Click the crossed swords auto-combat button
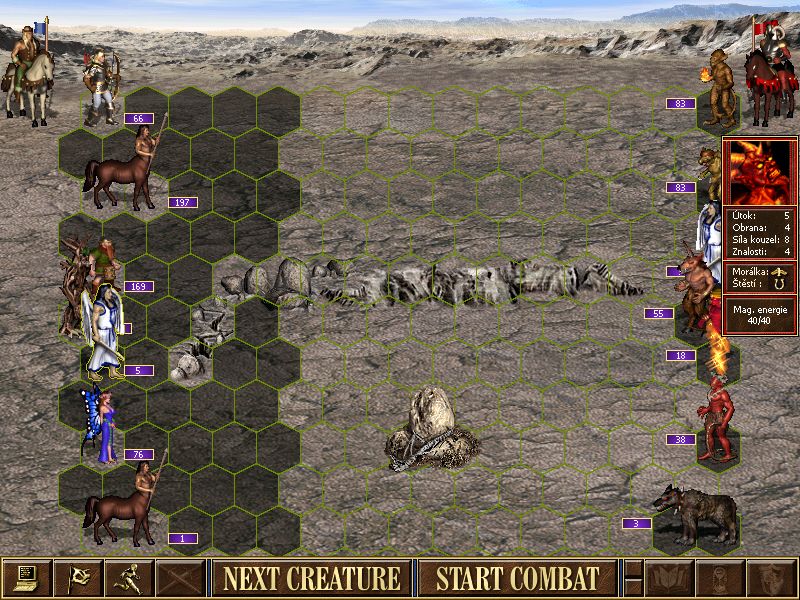 179,578
